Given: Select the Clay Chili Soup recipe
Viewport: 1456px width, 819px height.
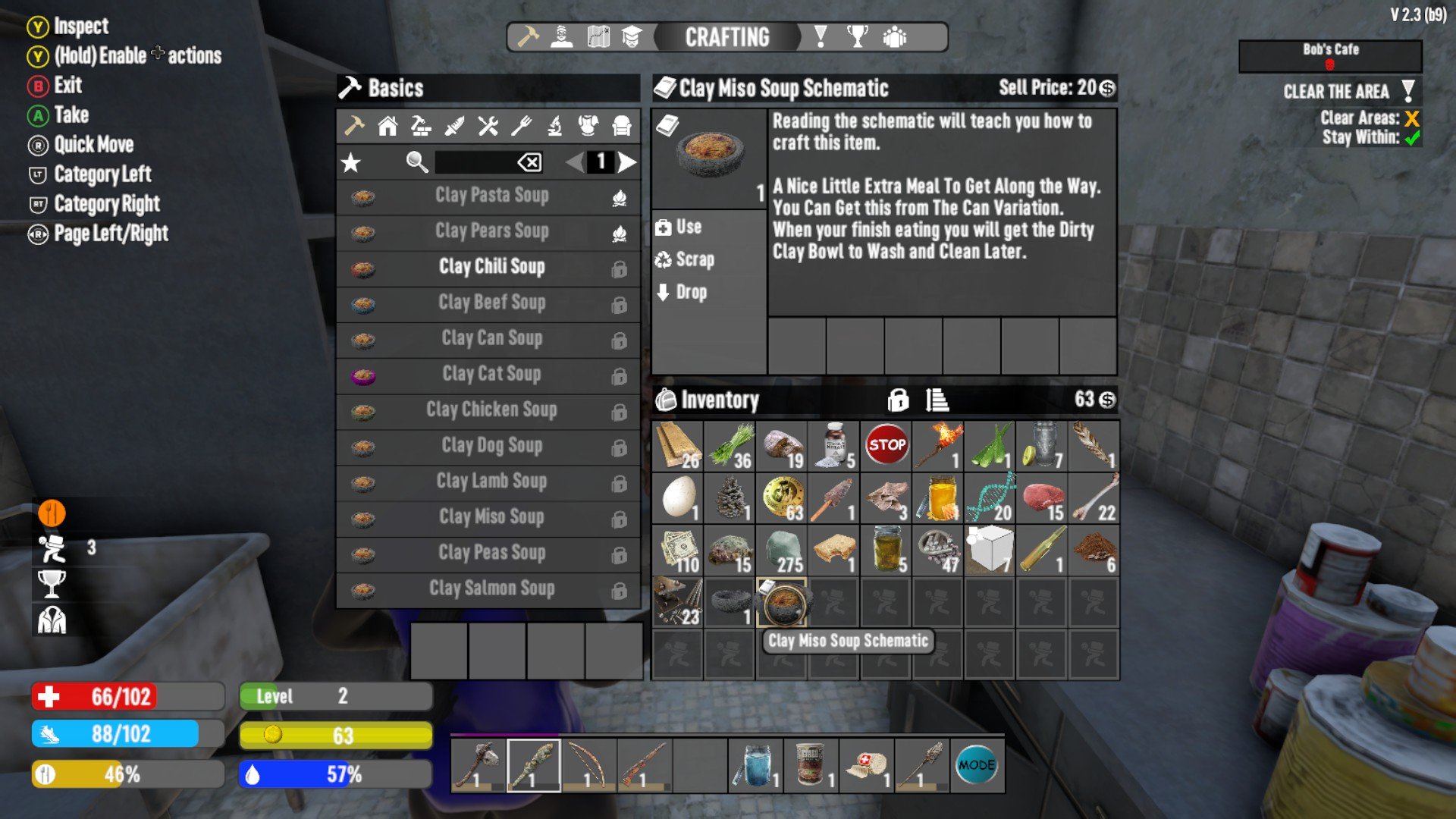Looking at the screenshot, I should tap(491, 267).
